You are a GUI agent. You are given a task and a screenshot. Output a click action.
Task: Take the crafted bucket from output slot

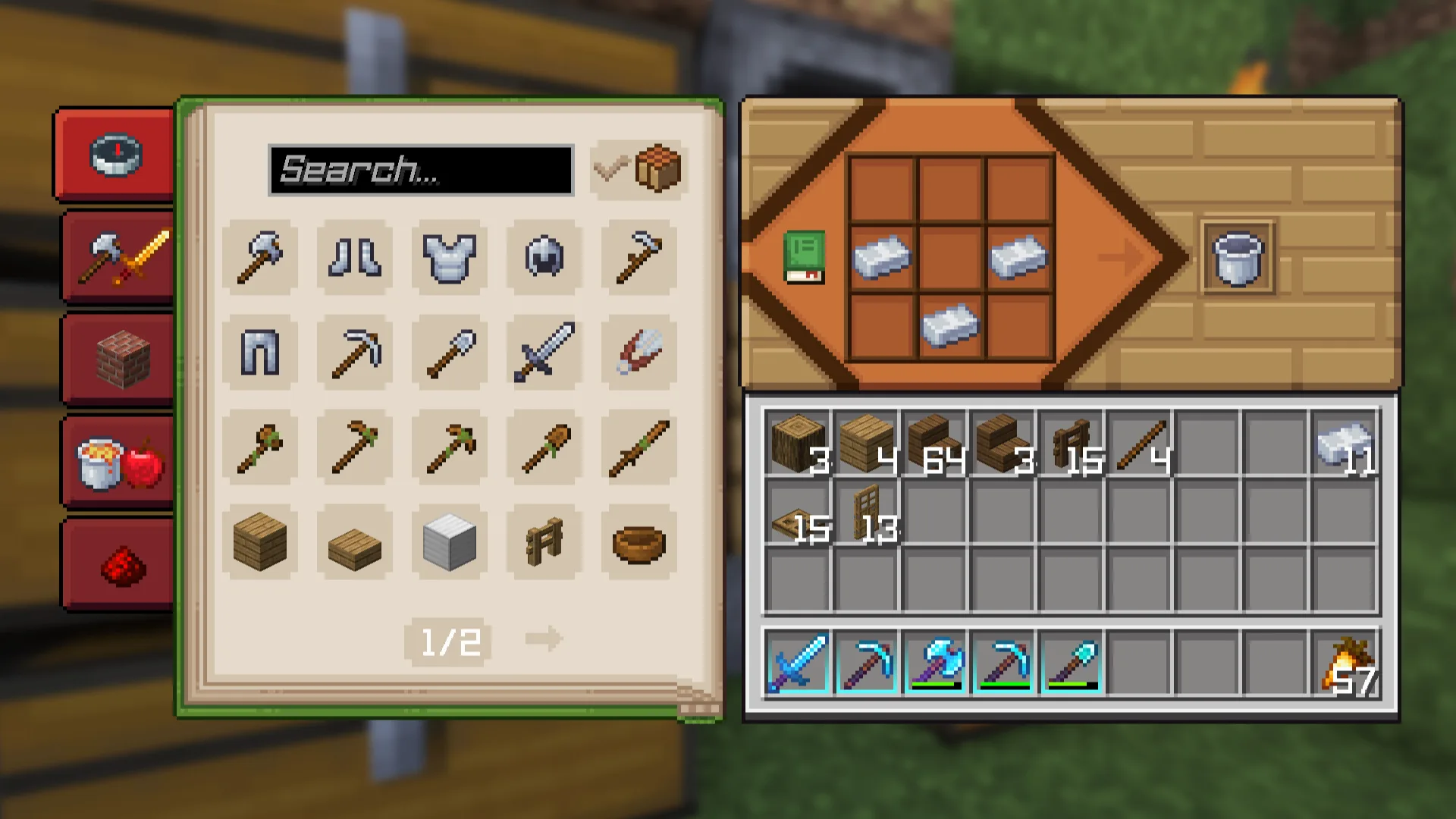coord(1238,258)
